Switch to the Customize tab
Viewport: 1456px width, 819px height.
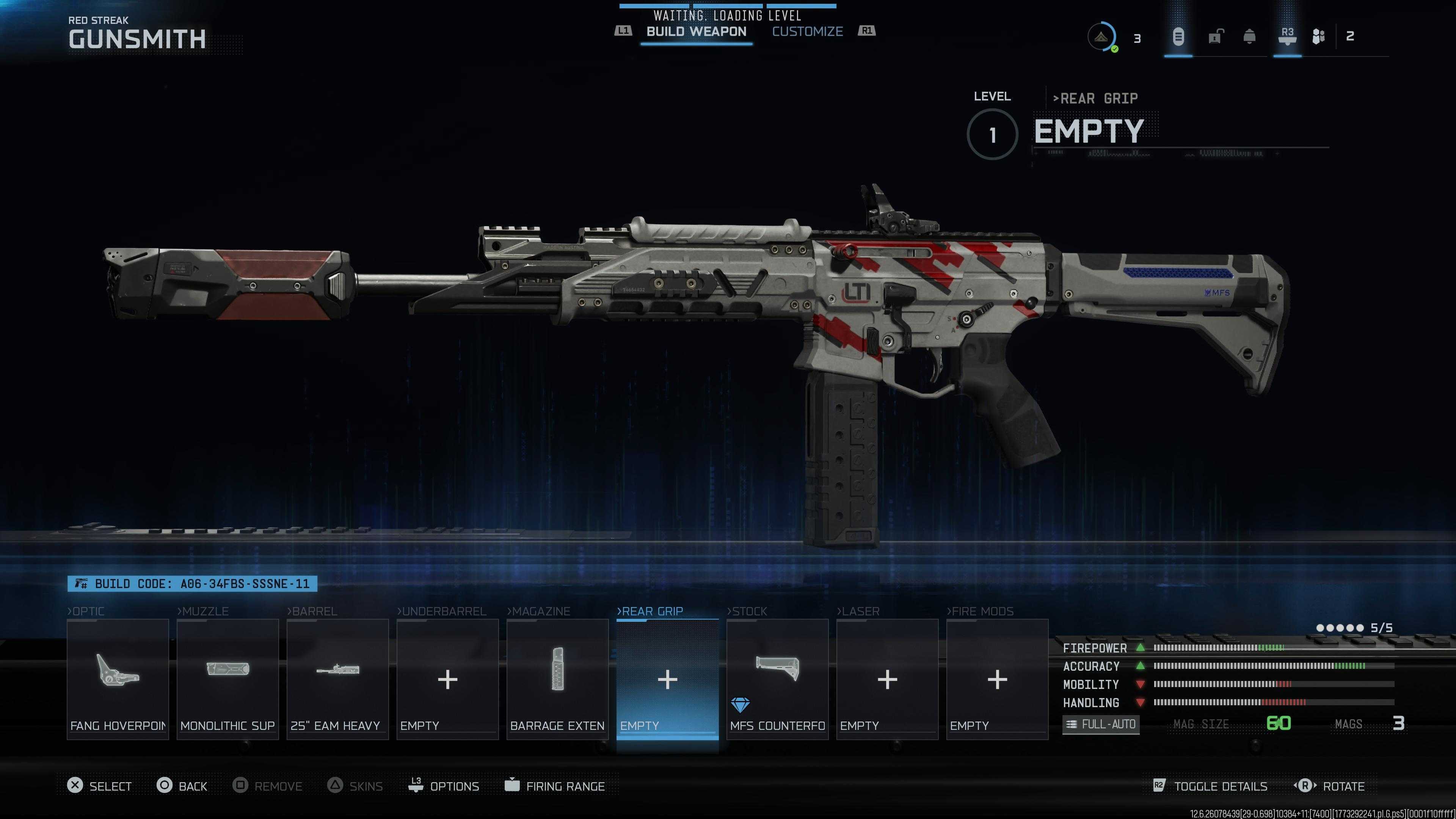click(x=807, y=31)
